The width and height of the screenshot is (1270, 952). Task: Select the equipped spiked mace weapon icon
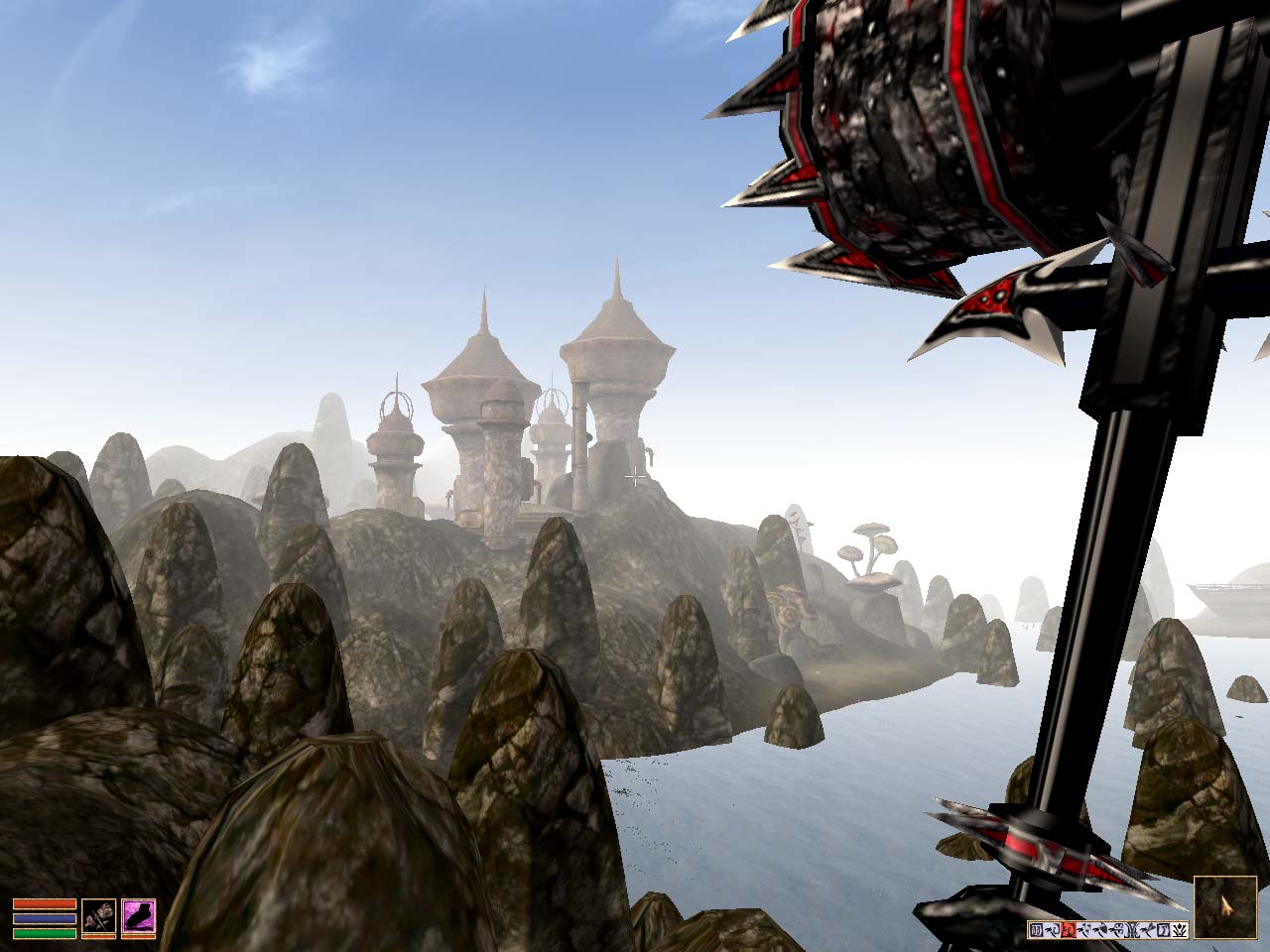(99, 916)
